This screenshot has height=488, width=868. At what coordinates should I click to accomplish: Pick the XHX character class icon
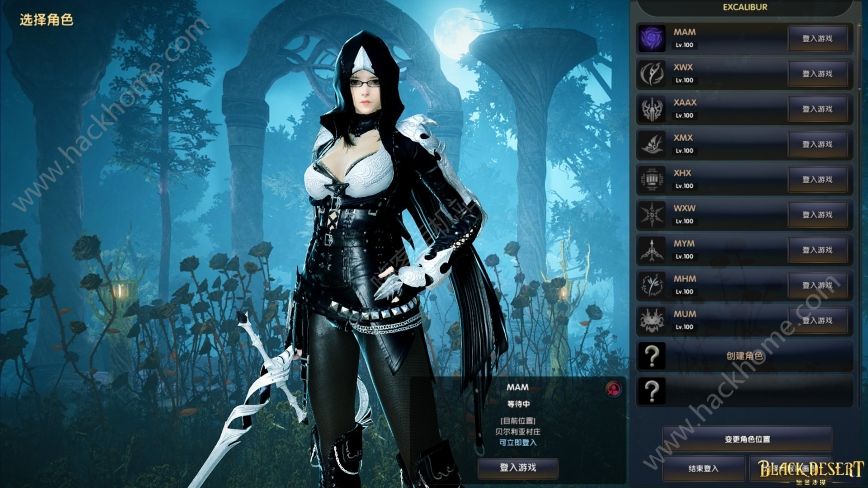click(652, 179)
